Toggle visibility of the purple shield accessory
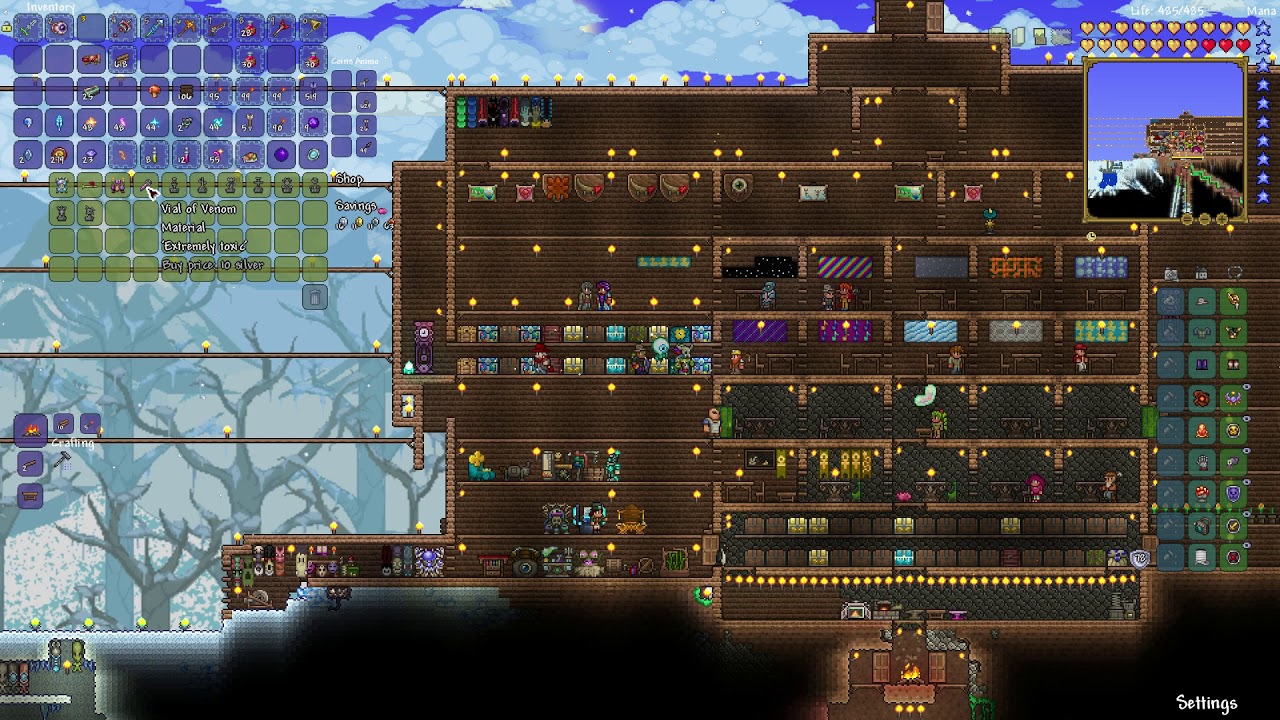 click(1247, 483)
